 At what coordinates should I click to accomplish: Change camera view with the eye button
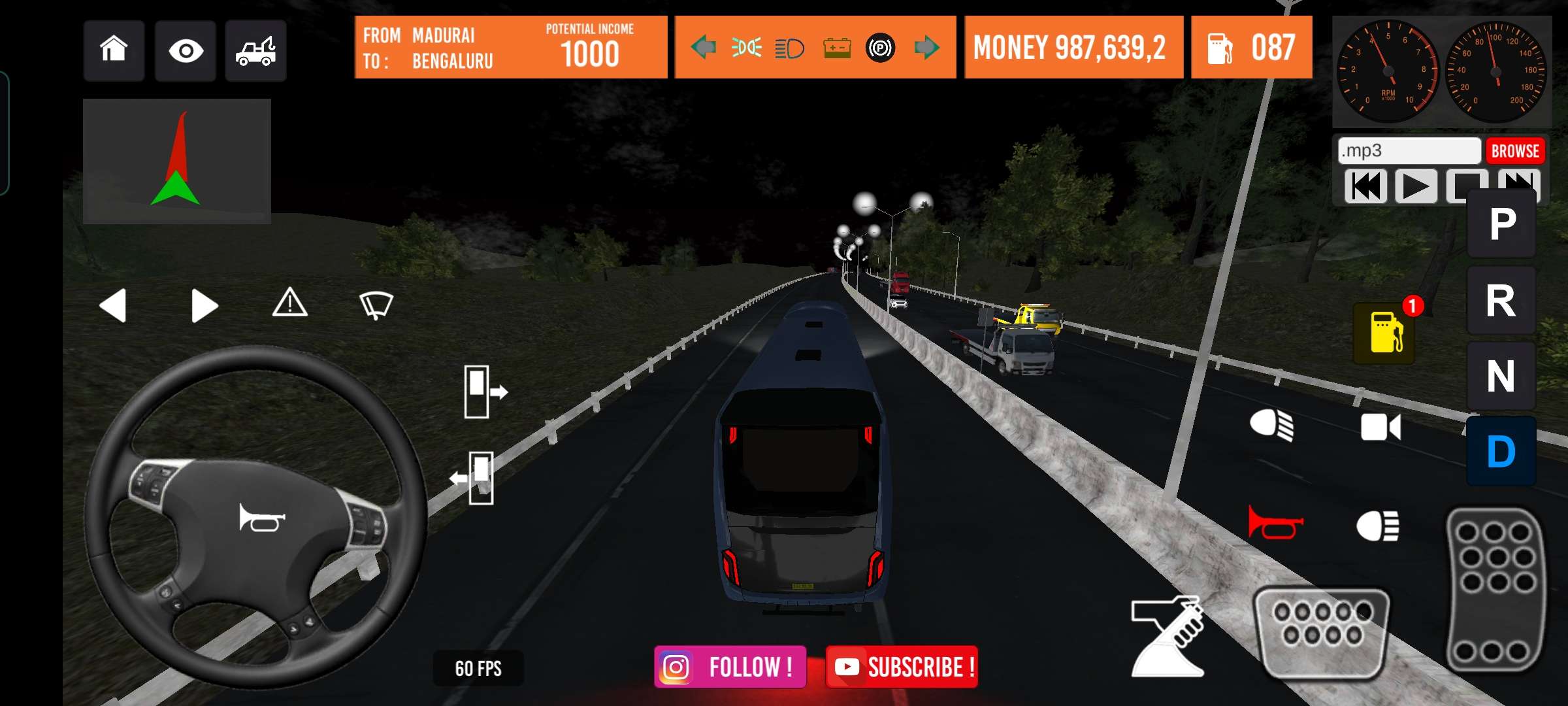tap(186, 50)
